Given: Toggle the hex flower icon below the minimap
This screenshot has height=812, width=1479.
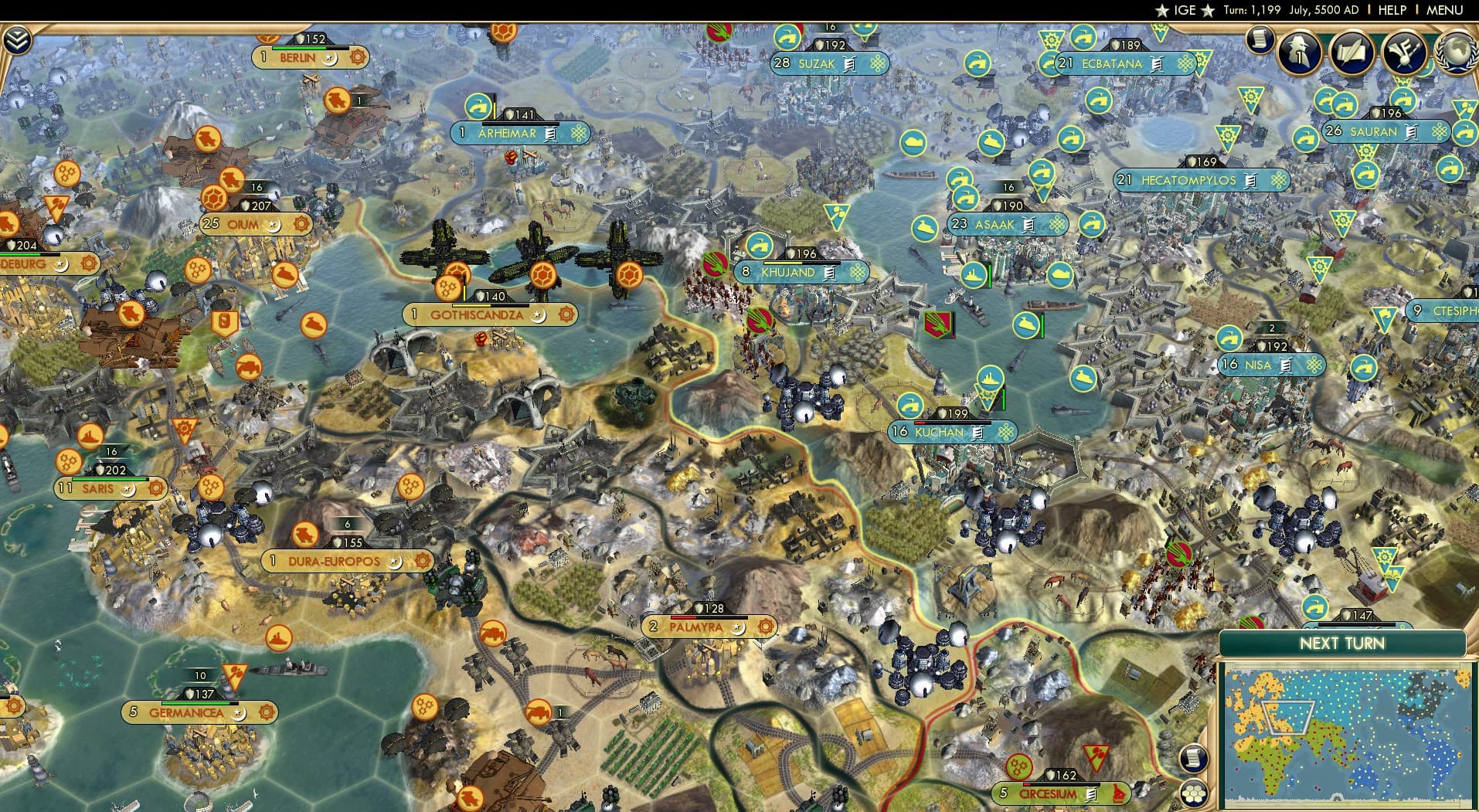Looking at the screenshot, I should coord(1194,794).
